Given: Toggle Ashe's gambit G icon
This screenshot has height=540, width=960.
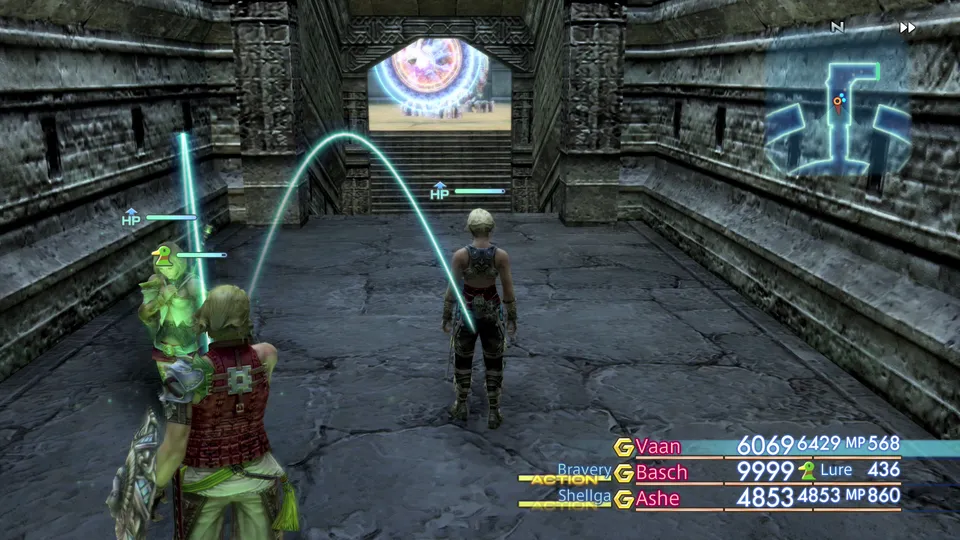Looking at the screenshot, I should [x=624, y=499].
